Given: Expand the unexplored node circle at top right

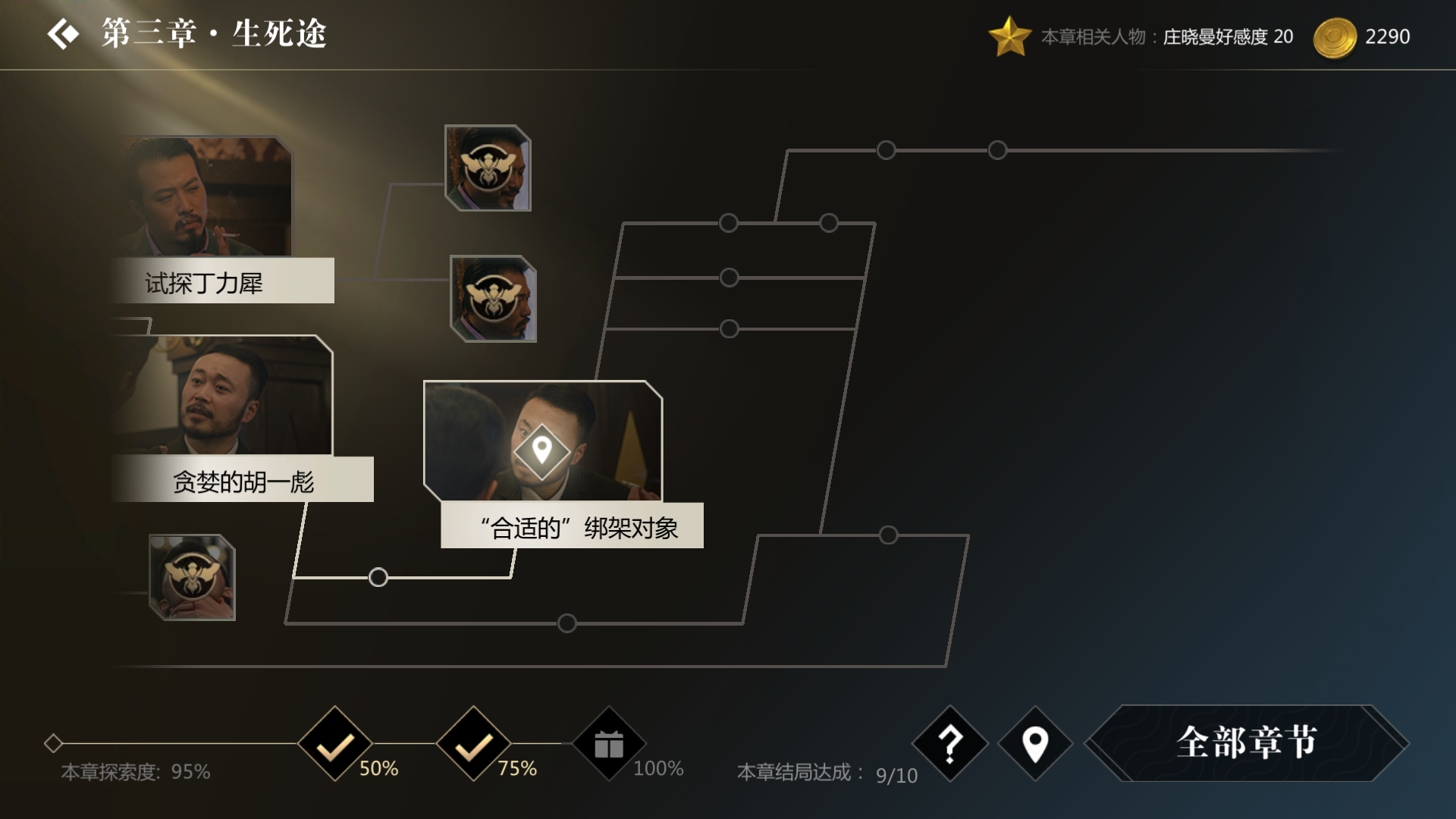Looking at the screenshot, I should 886,149.
